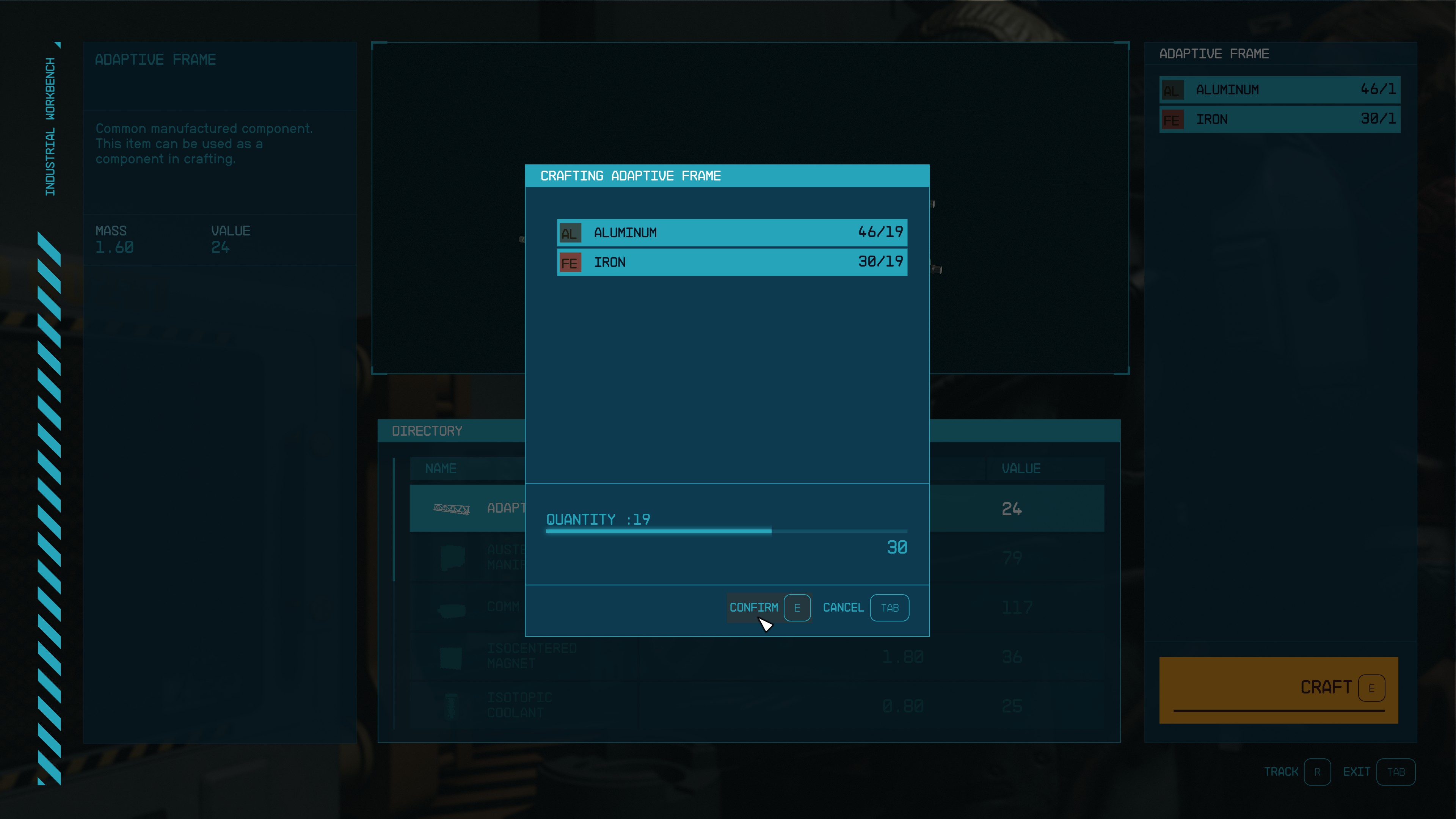Click the FE iron element icon in crafting dialog
Screen dimensions: 1456x819
(x=570, y=262)
